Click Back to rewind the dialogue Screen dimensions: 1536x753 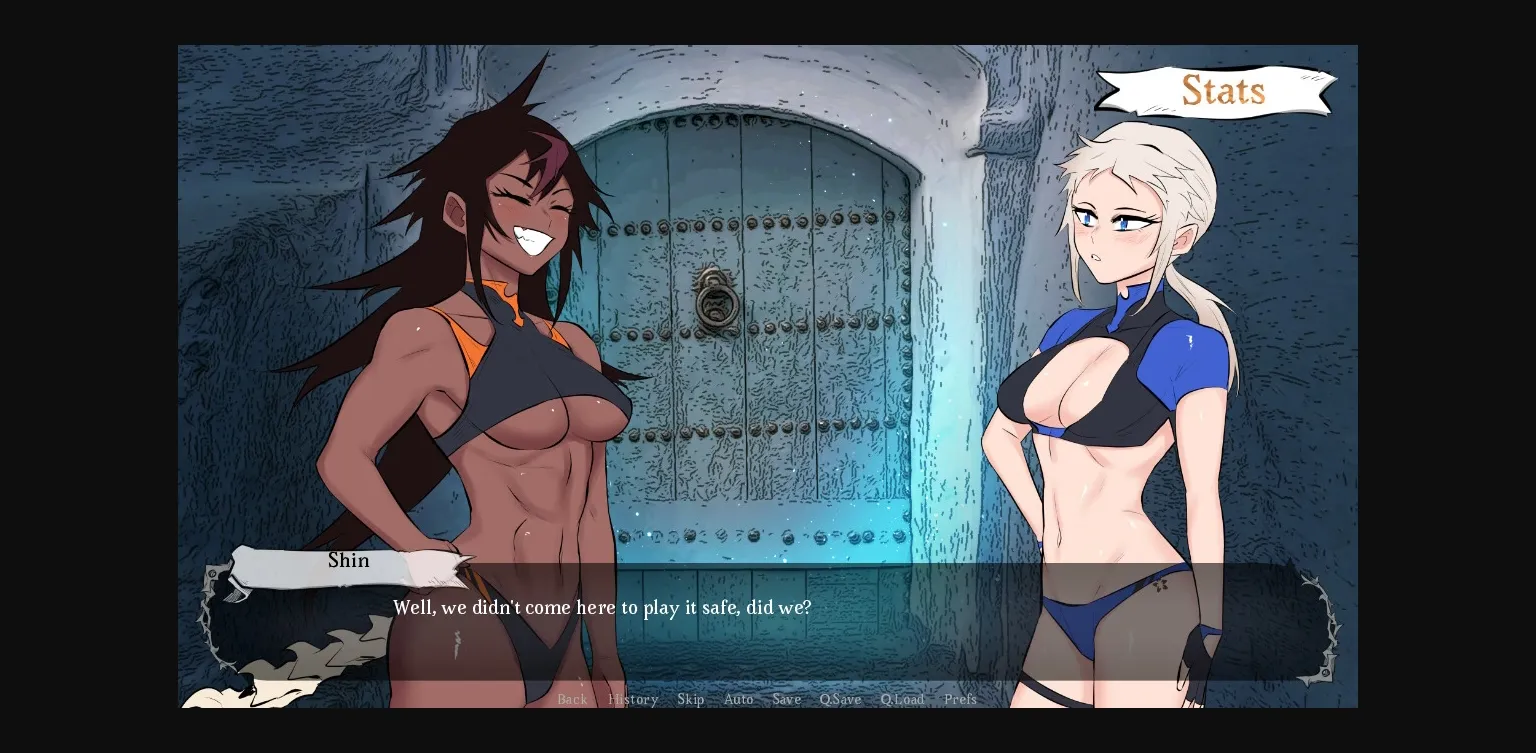pos(572,699)
